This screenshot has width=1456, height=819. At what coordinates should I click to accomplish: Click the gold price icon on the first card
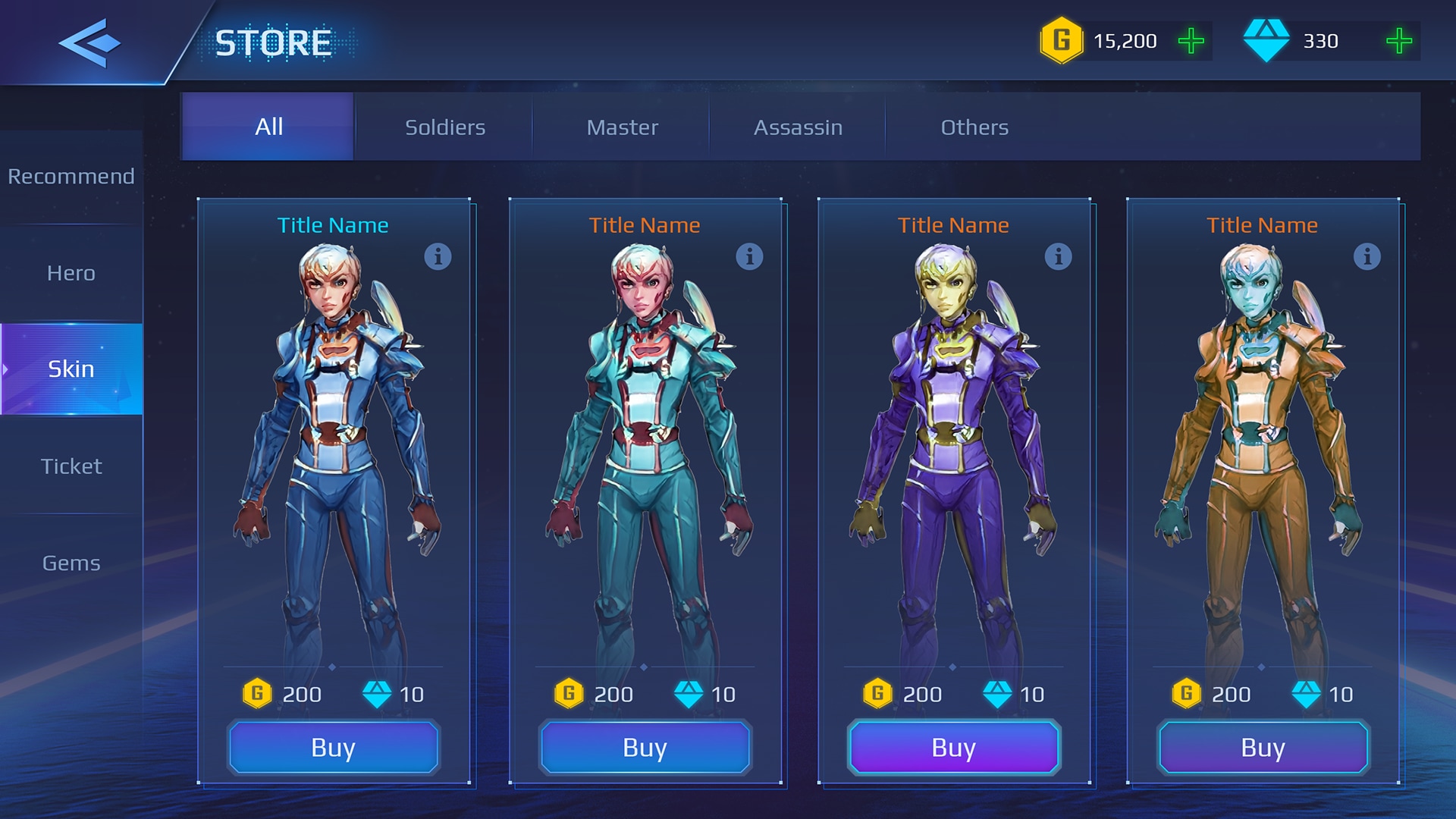pos(258,694)
